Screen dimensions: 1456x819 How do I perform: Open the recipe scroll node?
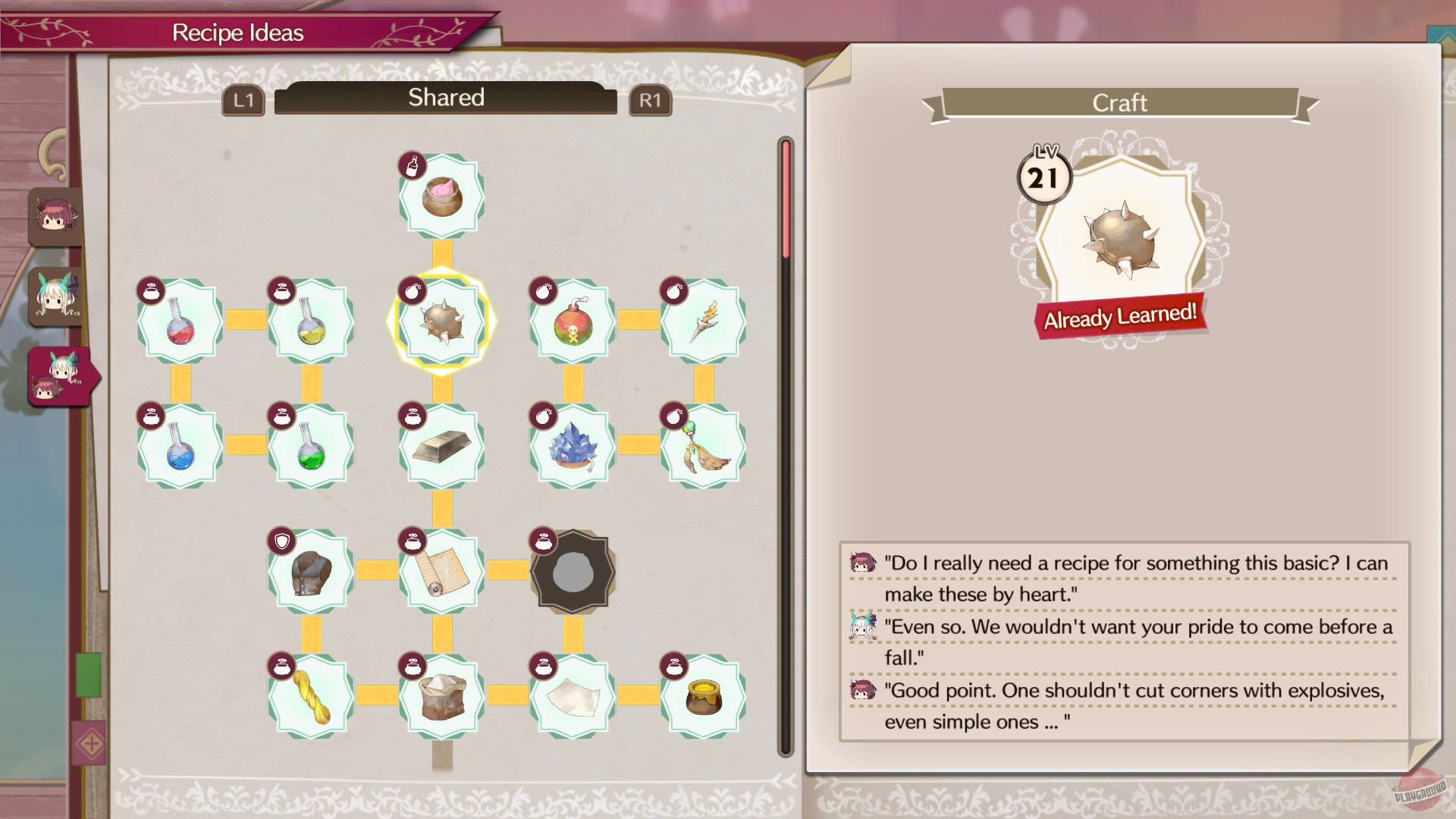tap(443, 571)
